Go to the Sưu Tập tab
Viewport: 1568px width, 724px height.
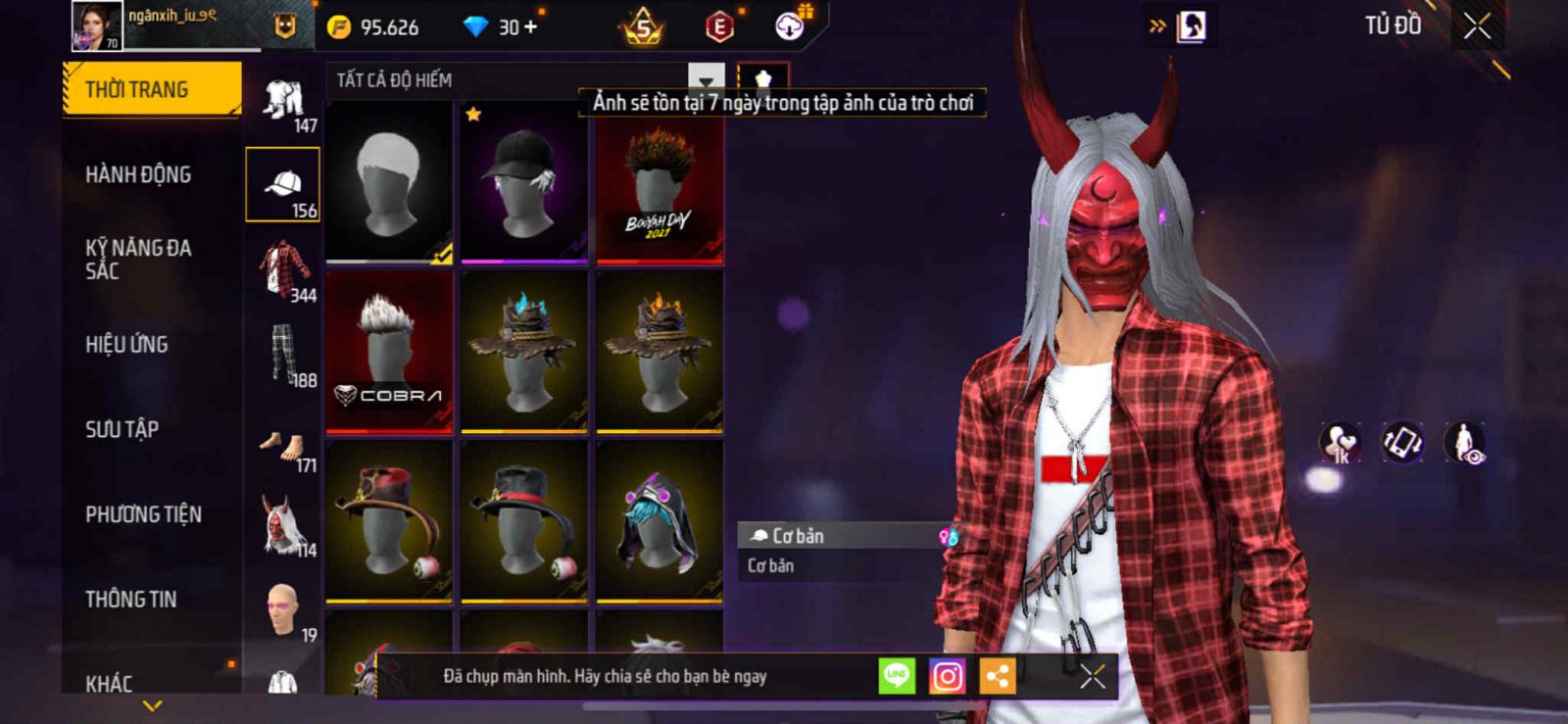point(122,429)
